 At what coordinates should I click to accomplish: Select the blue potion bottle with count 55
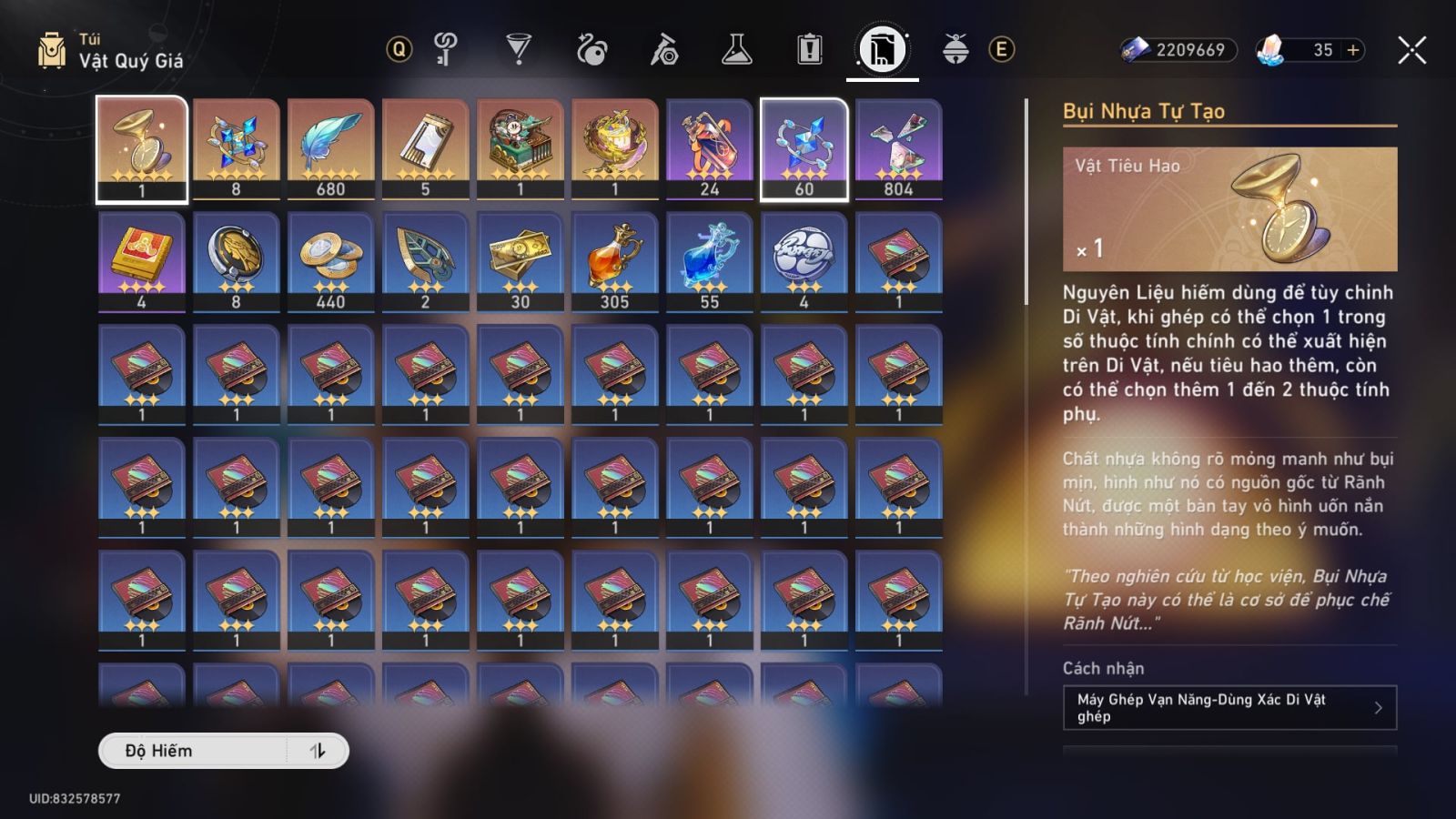tap(709, 261)
